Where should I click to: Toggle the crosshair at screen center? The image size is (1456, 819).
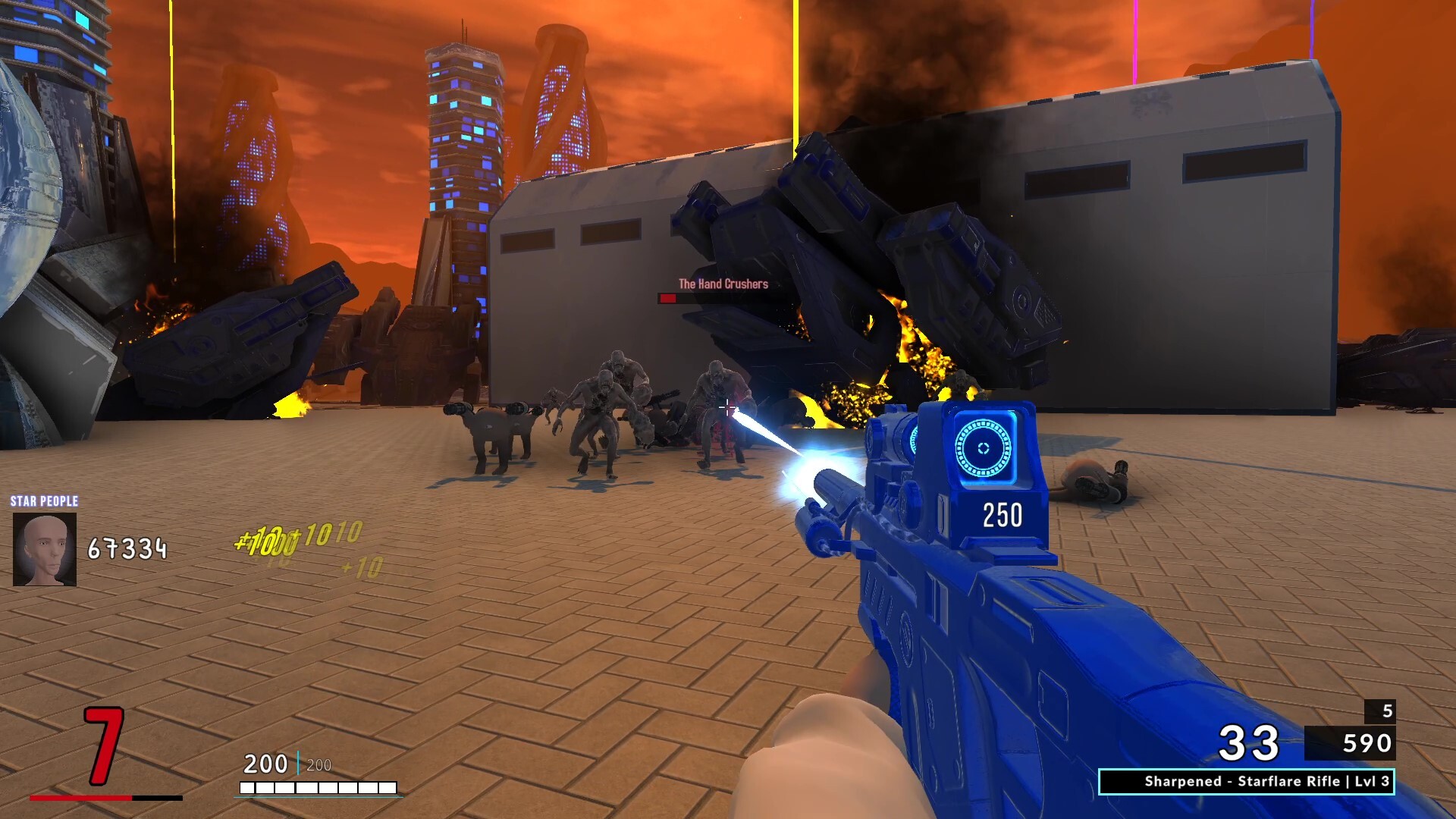pos(726,407)
